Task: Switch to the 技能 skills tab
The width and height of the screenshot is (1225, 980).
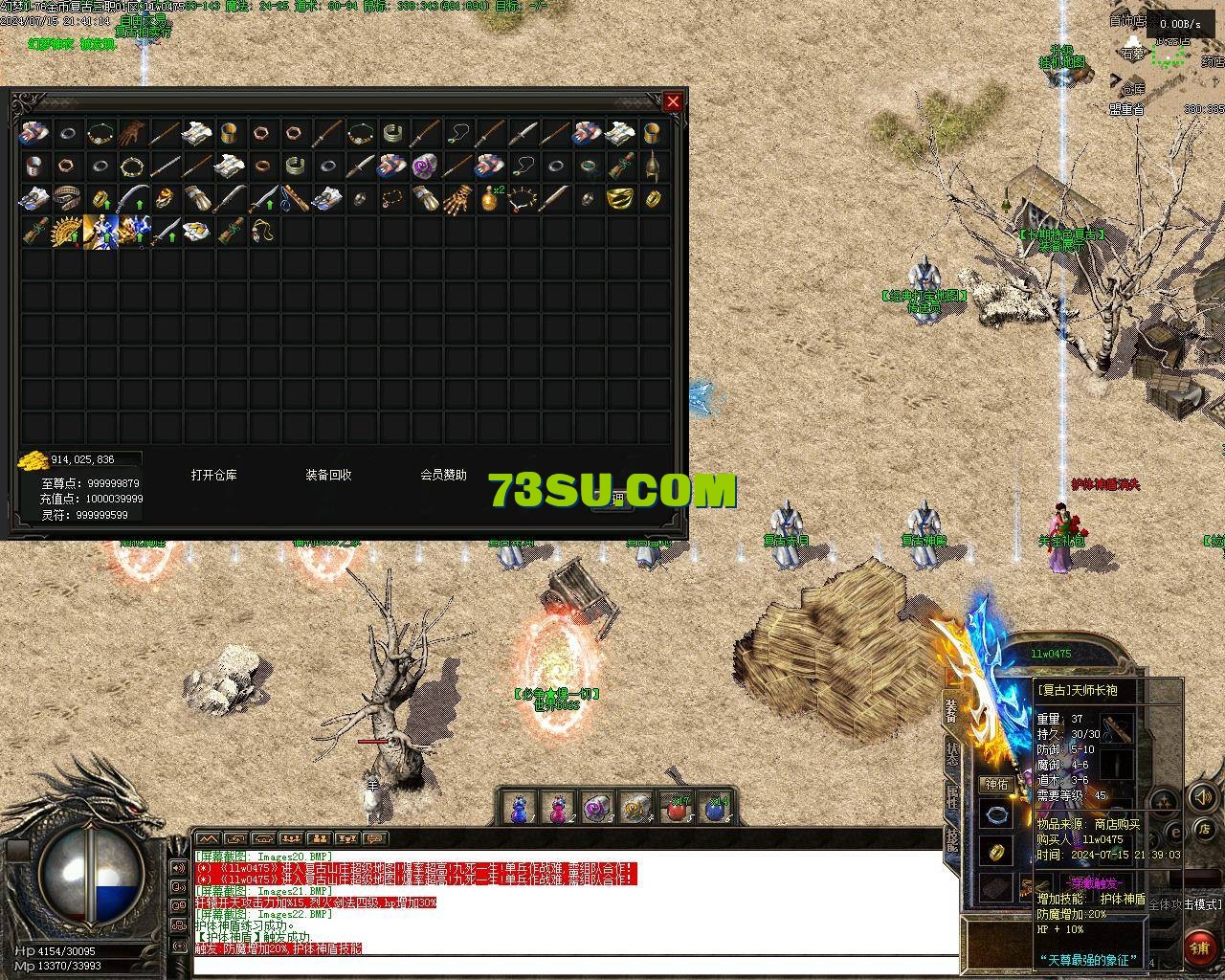Action: pos(952,839)
